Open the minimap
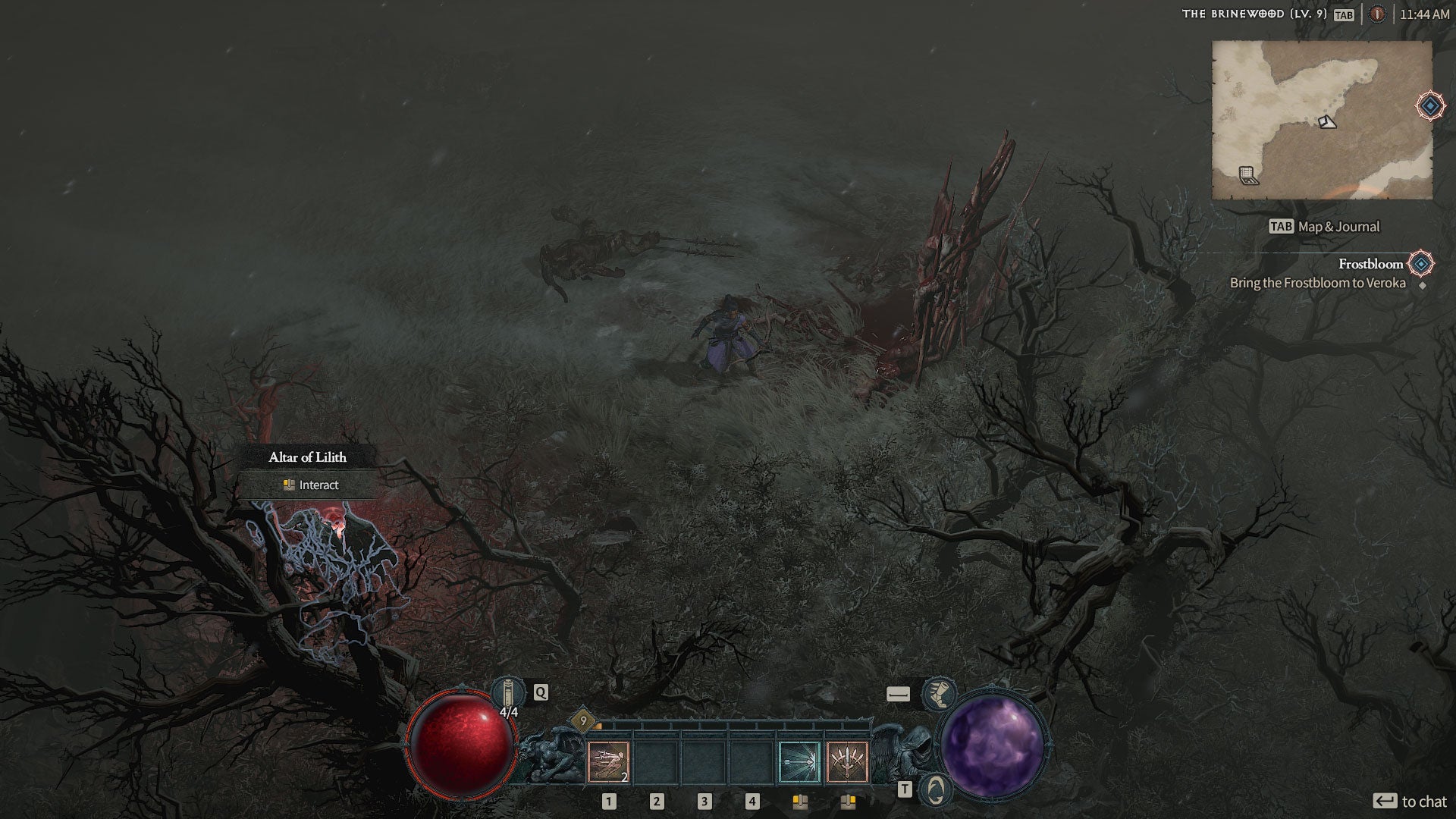The width and height of the screenshot is (1456, 819). click(1322, 121)
